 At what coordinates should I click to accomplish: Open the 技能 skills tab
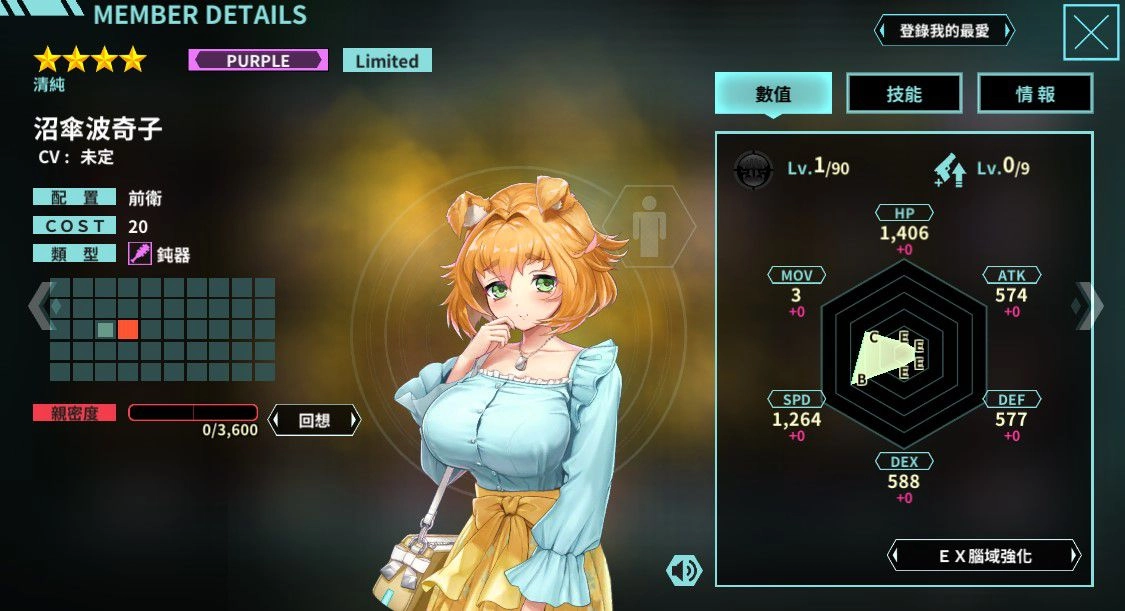(904, 94)
